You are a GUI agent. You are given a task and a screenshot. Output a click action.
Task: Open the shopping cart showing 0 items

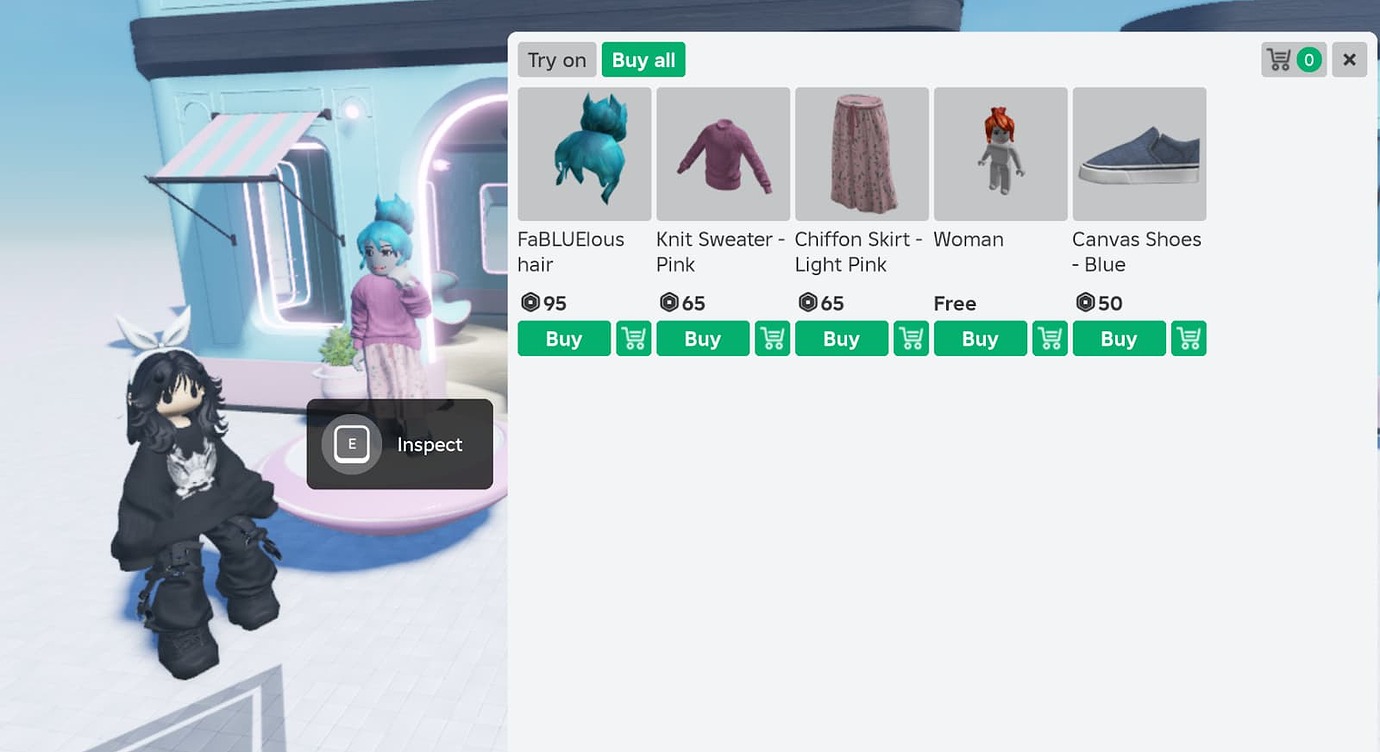(x=1293, y=59)
